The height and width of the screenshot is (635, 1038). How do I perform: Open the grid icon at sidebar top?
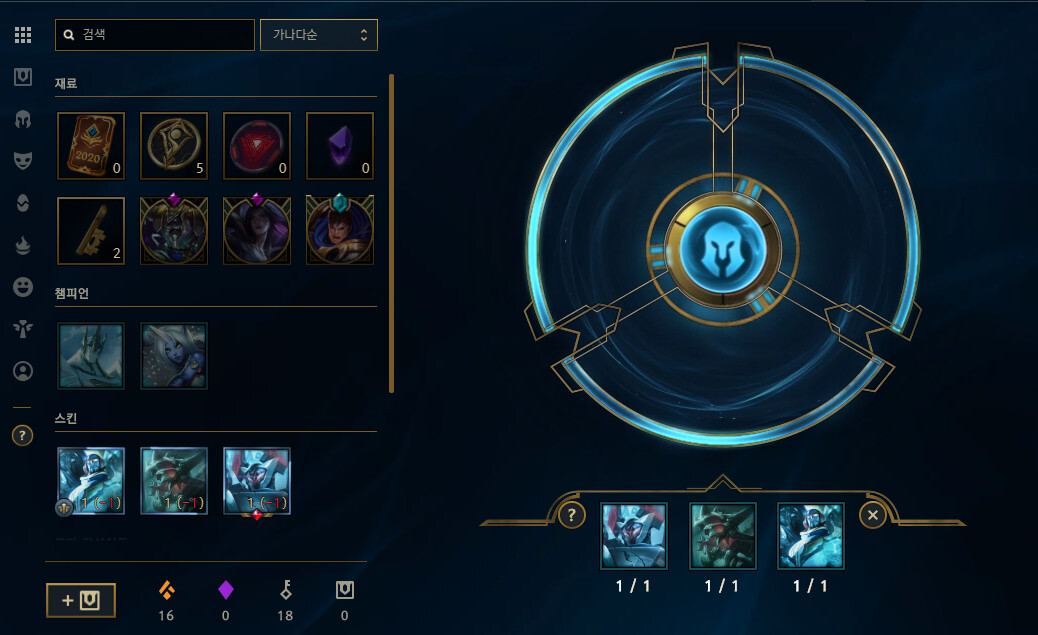pos(23,35)
